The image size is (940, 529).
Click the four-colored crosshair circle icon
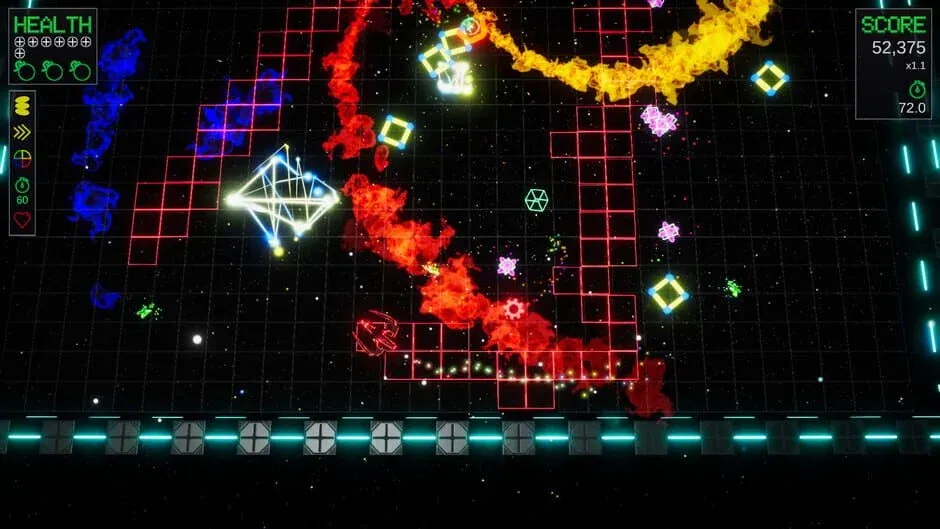point(22,158)
